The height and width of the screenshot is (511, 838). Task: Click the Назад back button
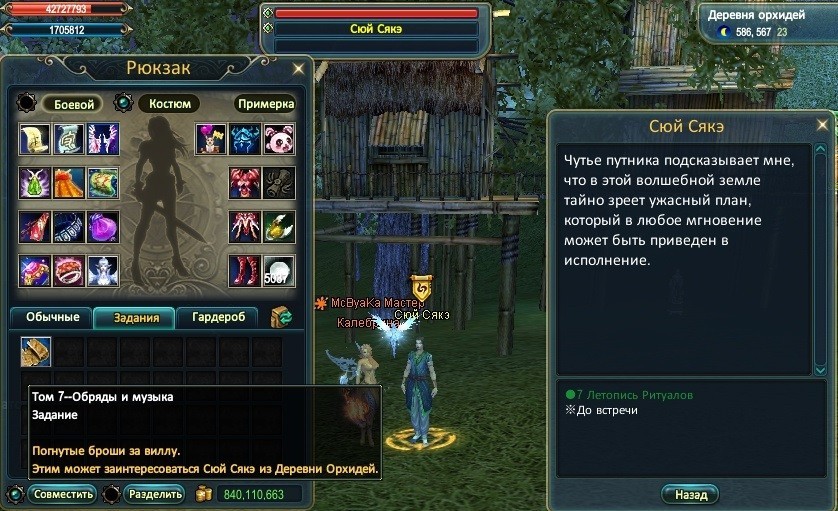[689, 494]
